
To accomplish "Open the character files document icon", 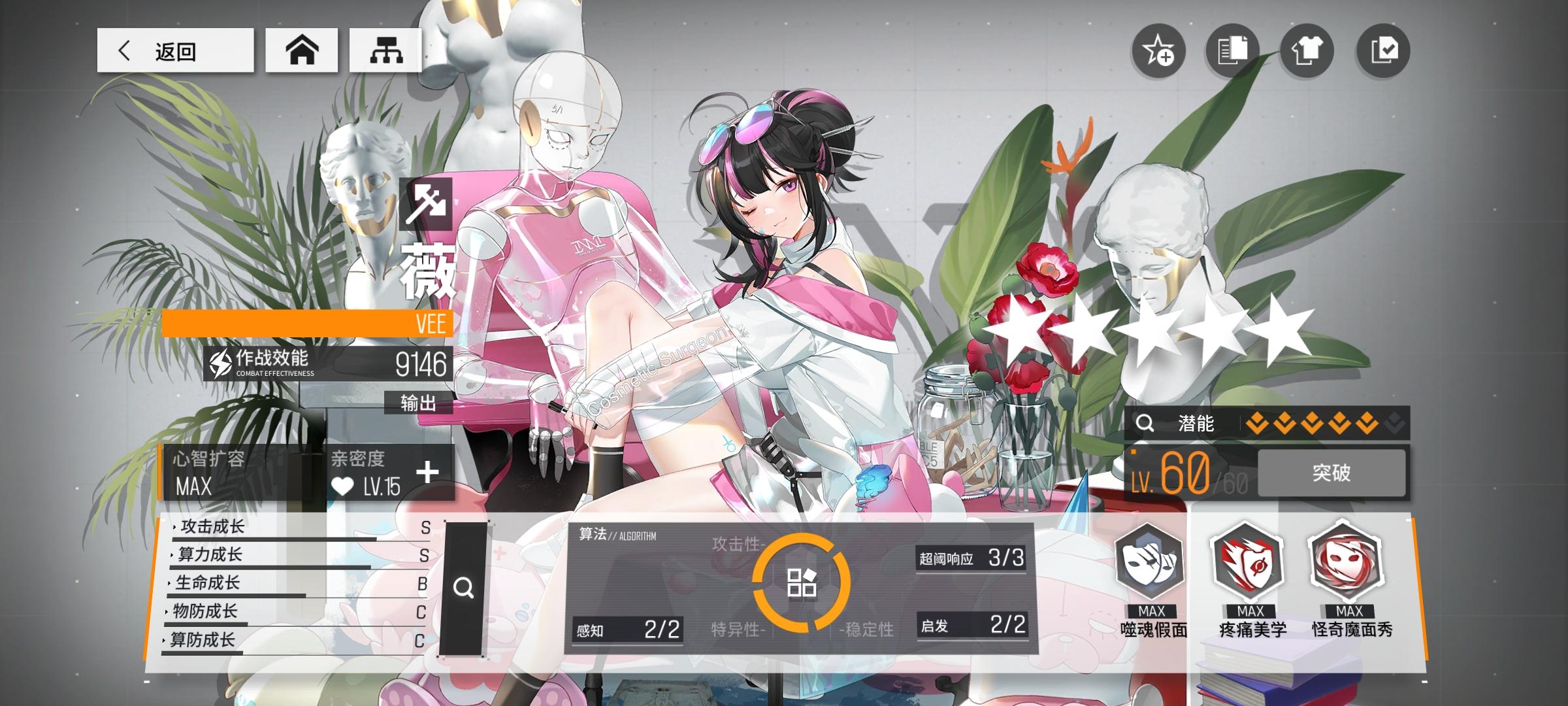I will click(1232, 52).
